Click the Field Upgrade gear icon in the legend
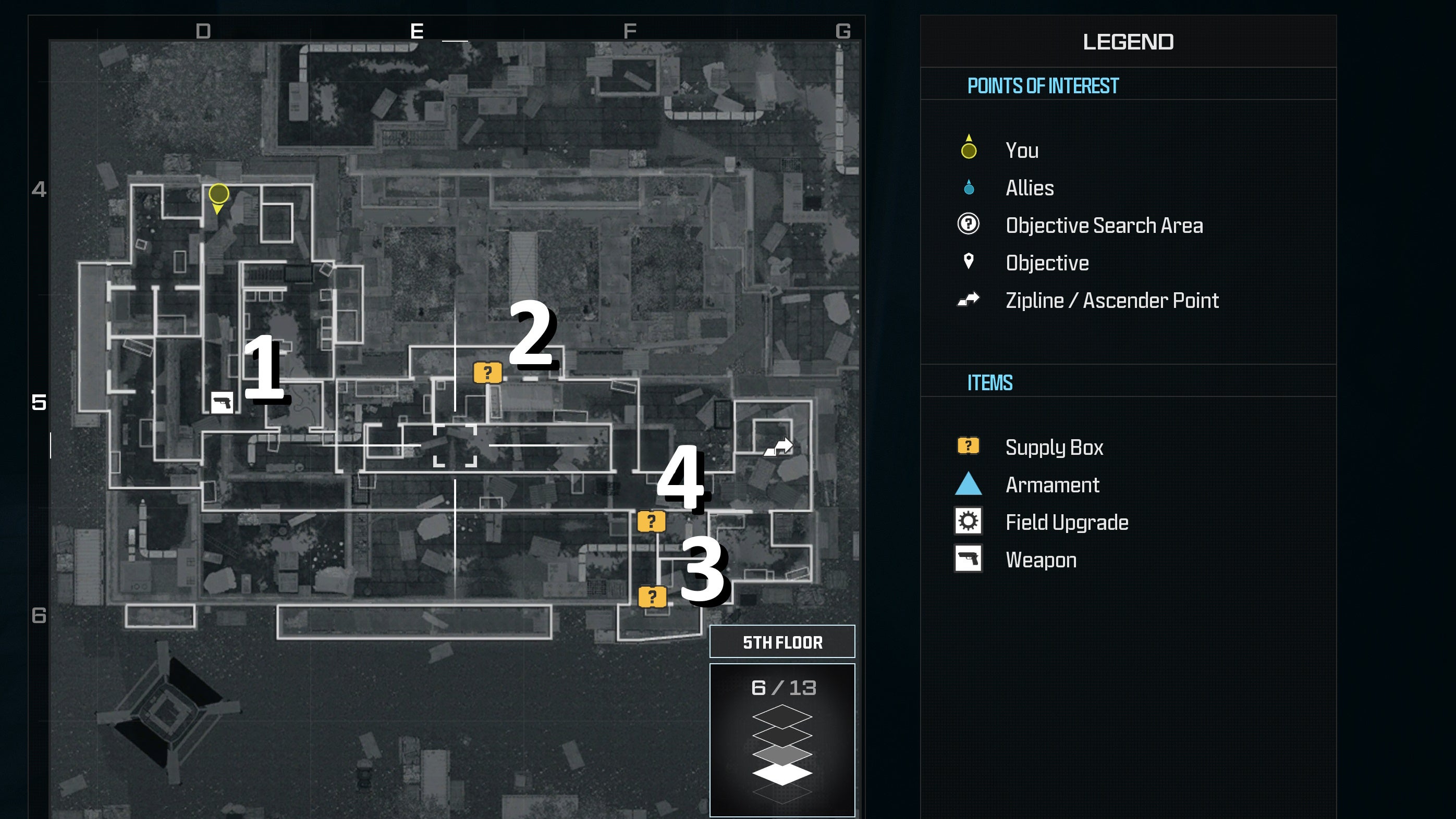This screenshot has width=1456, height=819. pos(968,522)
